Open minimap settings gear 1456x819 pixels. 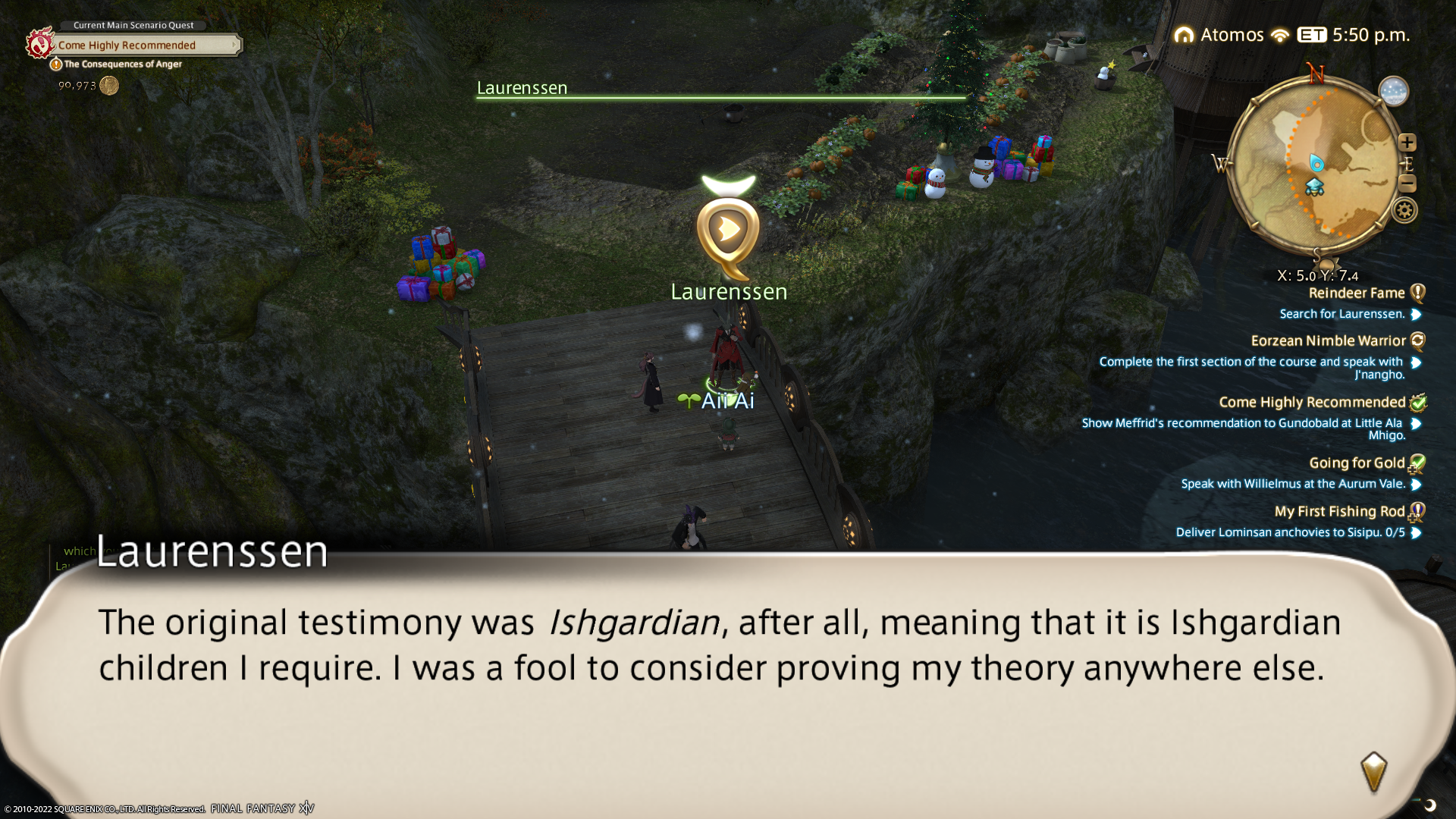(x=1404, y=210)
